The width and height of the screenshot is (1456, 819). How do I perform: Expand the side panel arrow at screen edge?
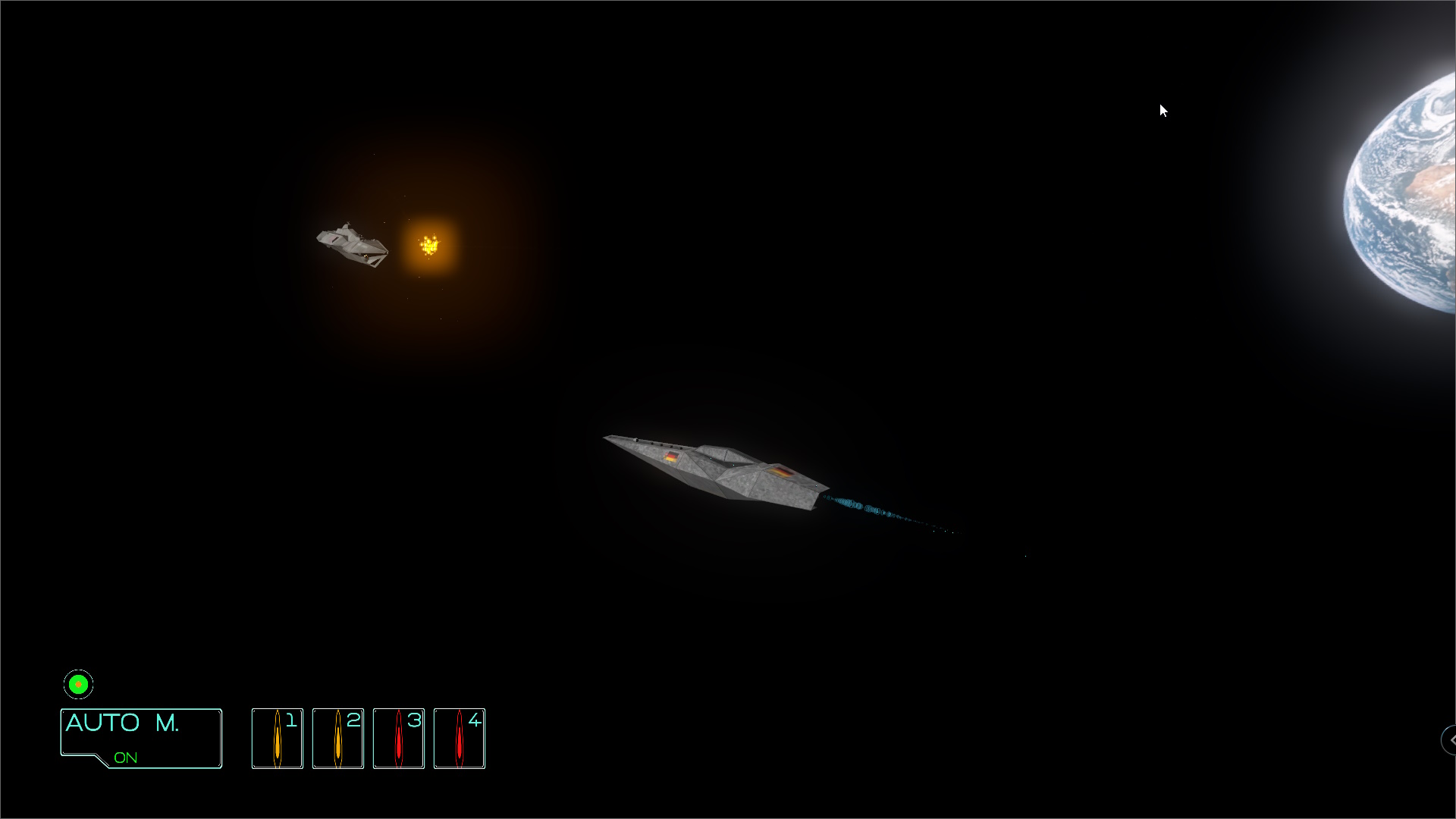point(1450,739)
